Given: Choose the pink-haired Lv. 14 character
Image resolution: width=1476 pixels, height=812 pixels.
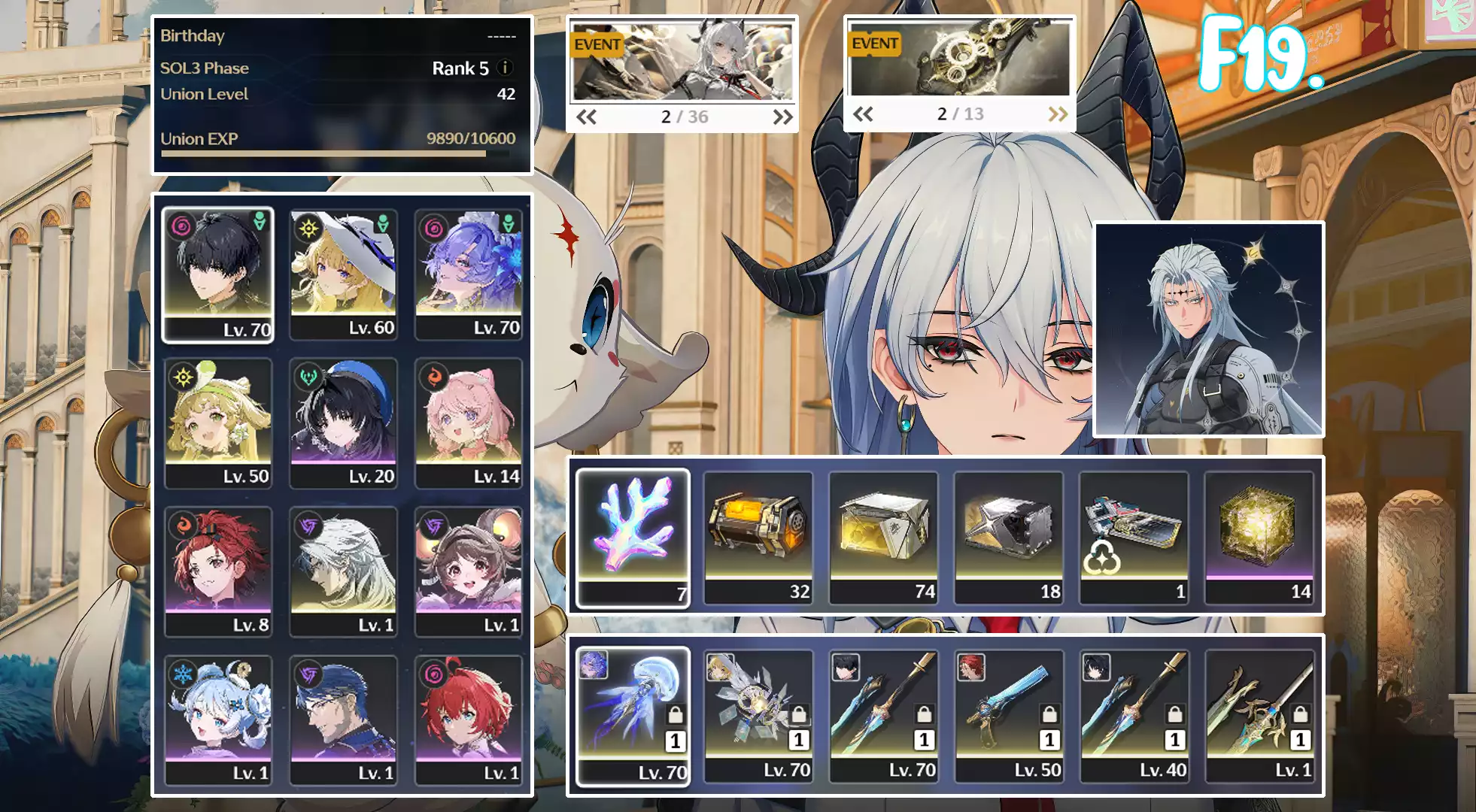Looking at the screenshot, I should [468, 423].
